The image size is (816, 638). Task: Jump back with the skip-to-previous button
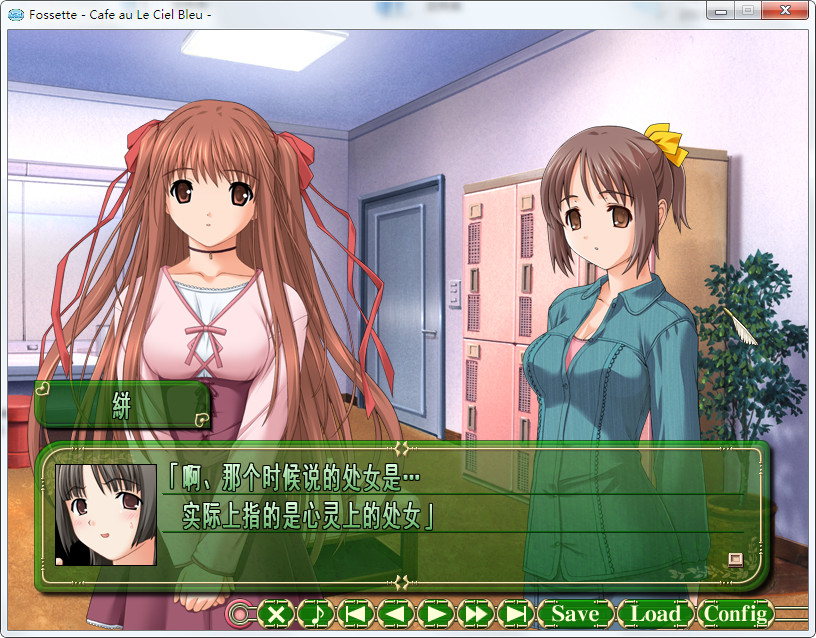[355, 613]
